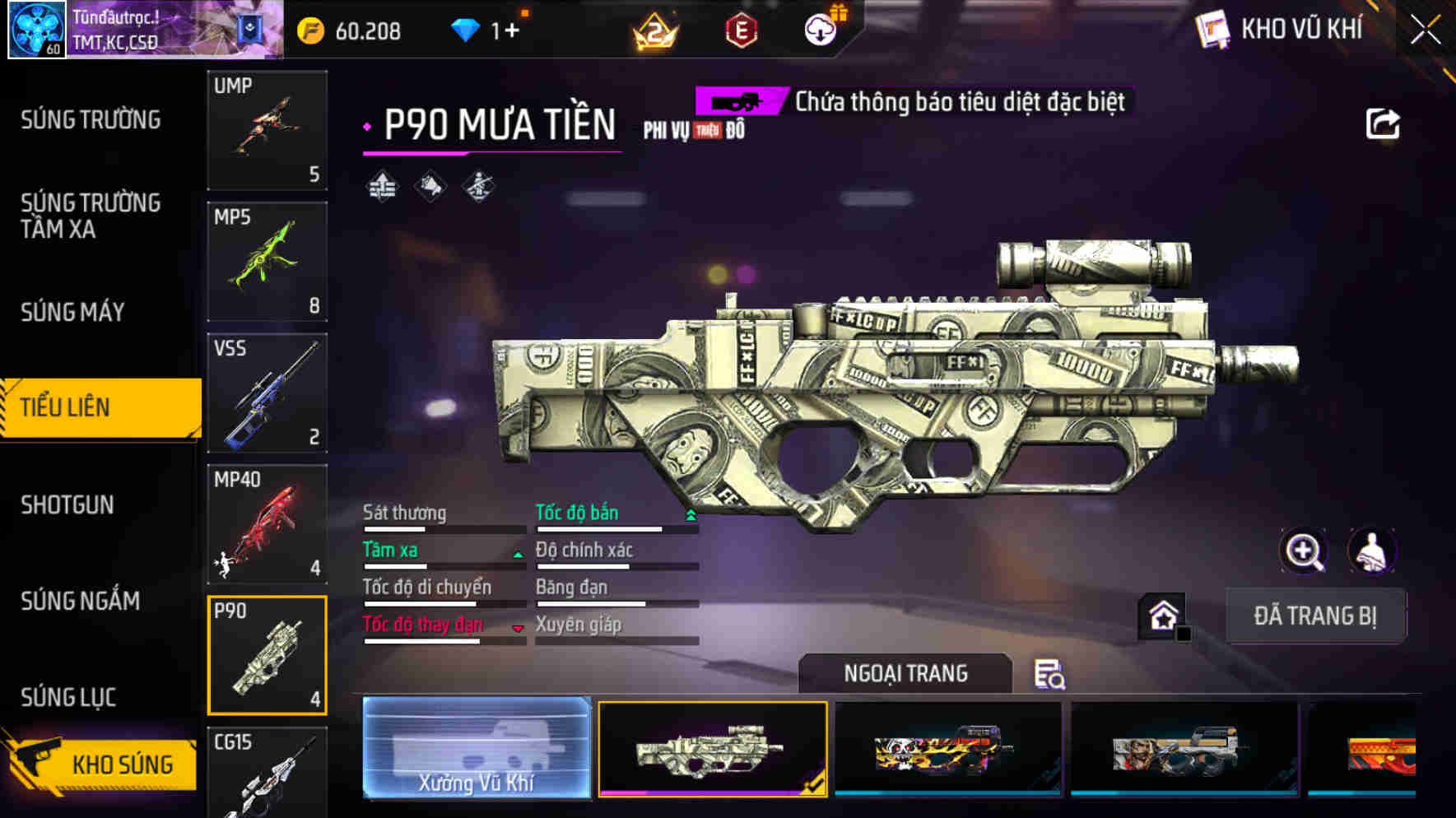Share the P90 via the export arrow icon
The width and height of the screenshot is (1456, 818).
click(x=1383, y=123)
